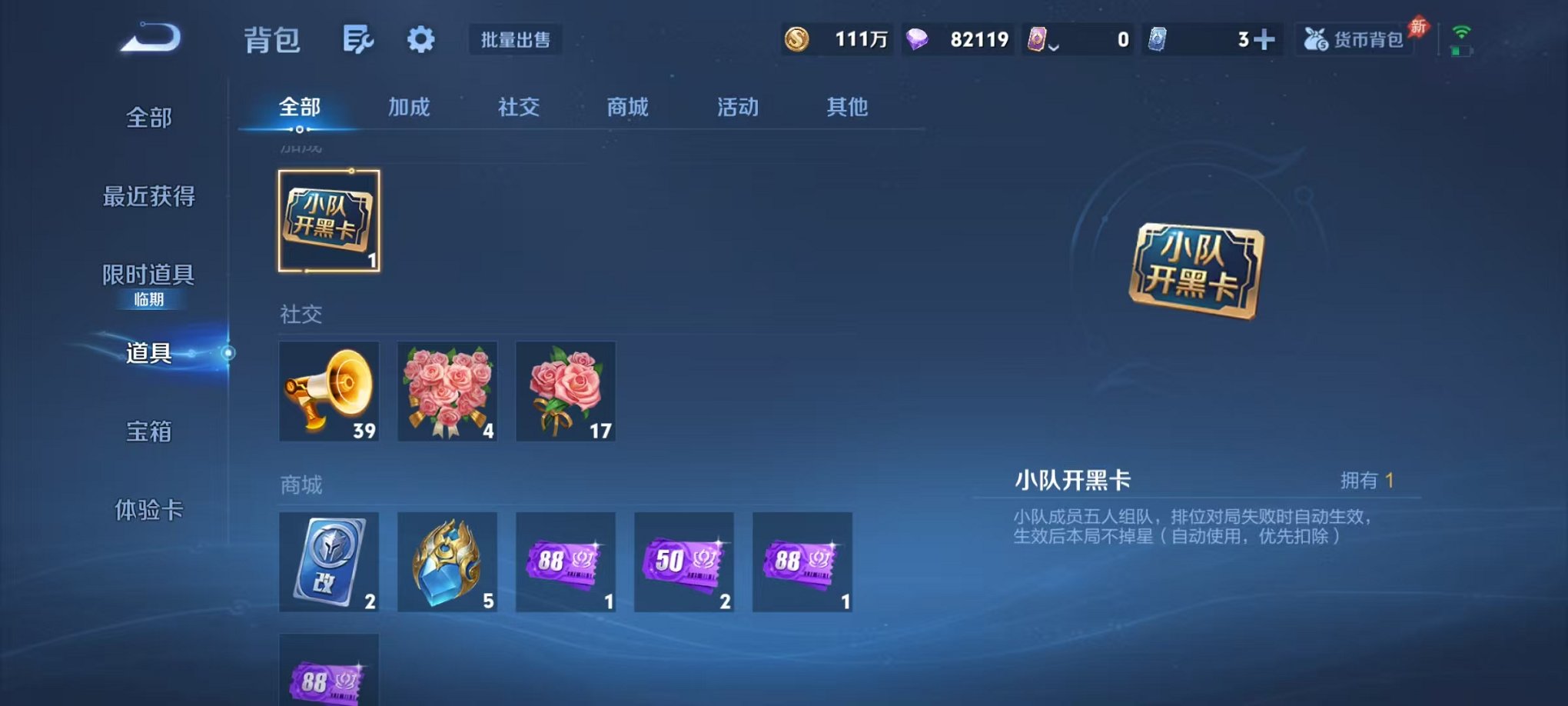Image resolution: width=1568 pixels, height=706 pixels.
Task: Select the 小队开黑卡 item thumbnail
Action: tap(329, 221)
